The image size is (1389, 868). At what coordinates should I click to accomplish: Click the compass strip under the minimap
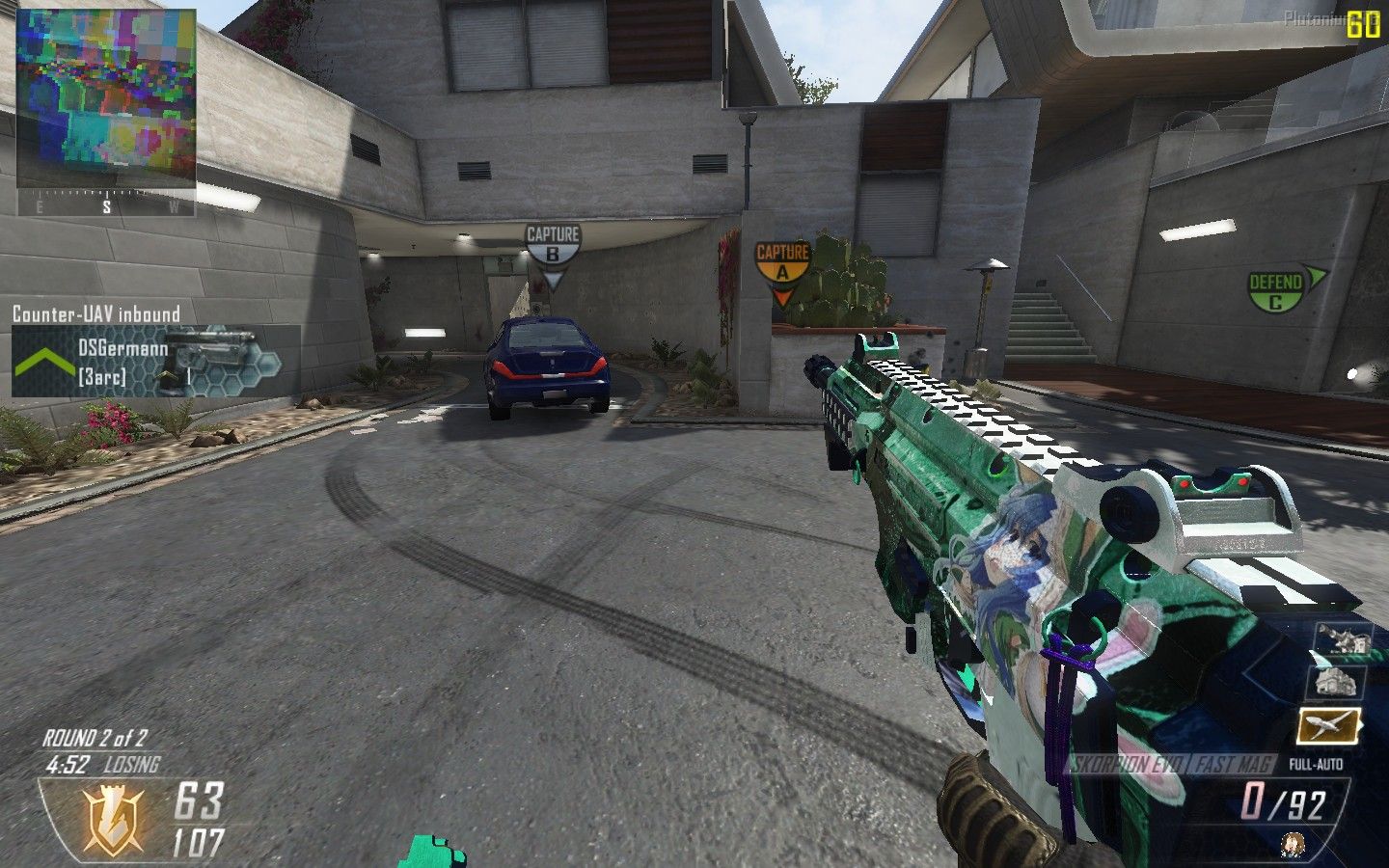pyautogui.click(x=106, y=205)
